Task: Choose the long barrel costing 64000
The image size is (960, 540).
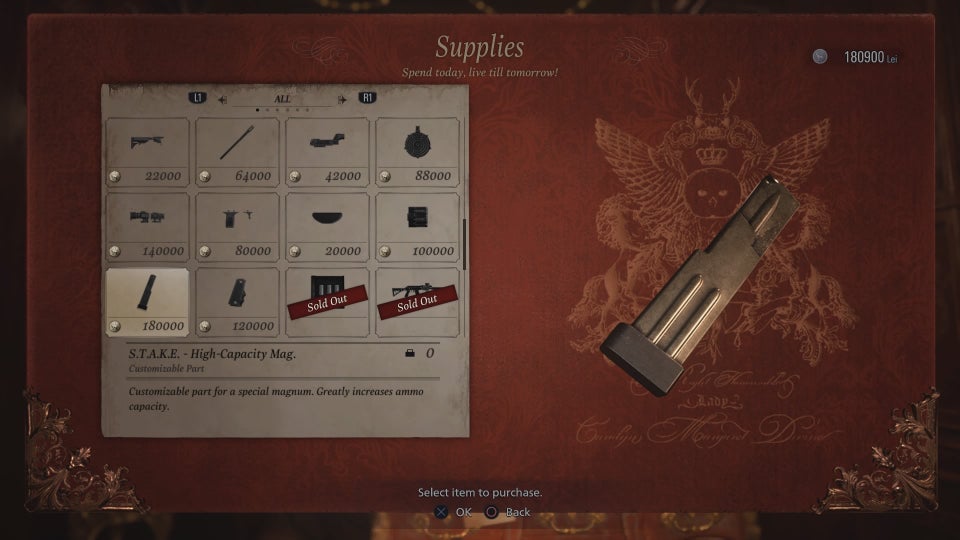Action: (x=237, y=152)
